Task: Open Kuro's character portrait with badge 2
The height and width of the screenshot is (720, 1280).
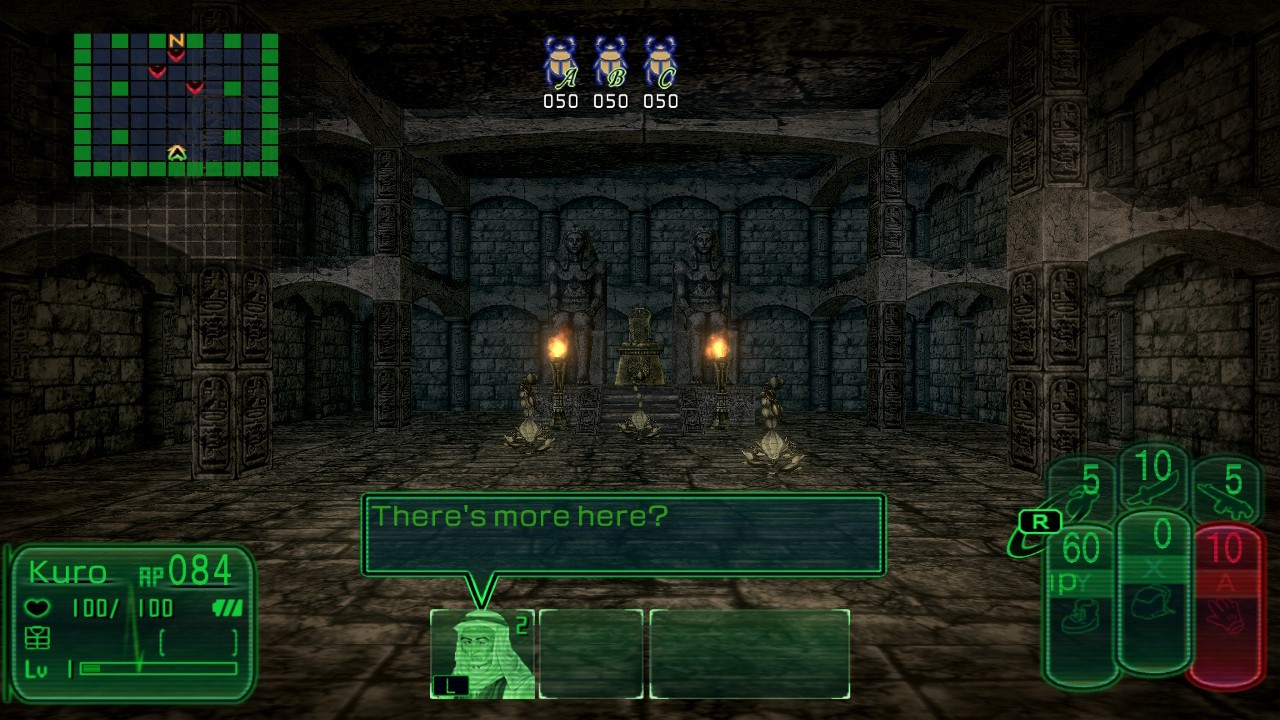Action: (x=483, y=650)
